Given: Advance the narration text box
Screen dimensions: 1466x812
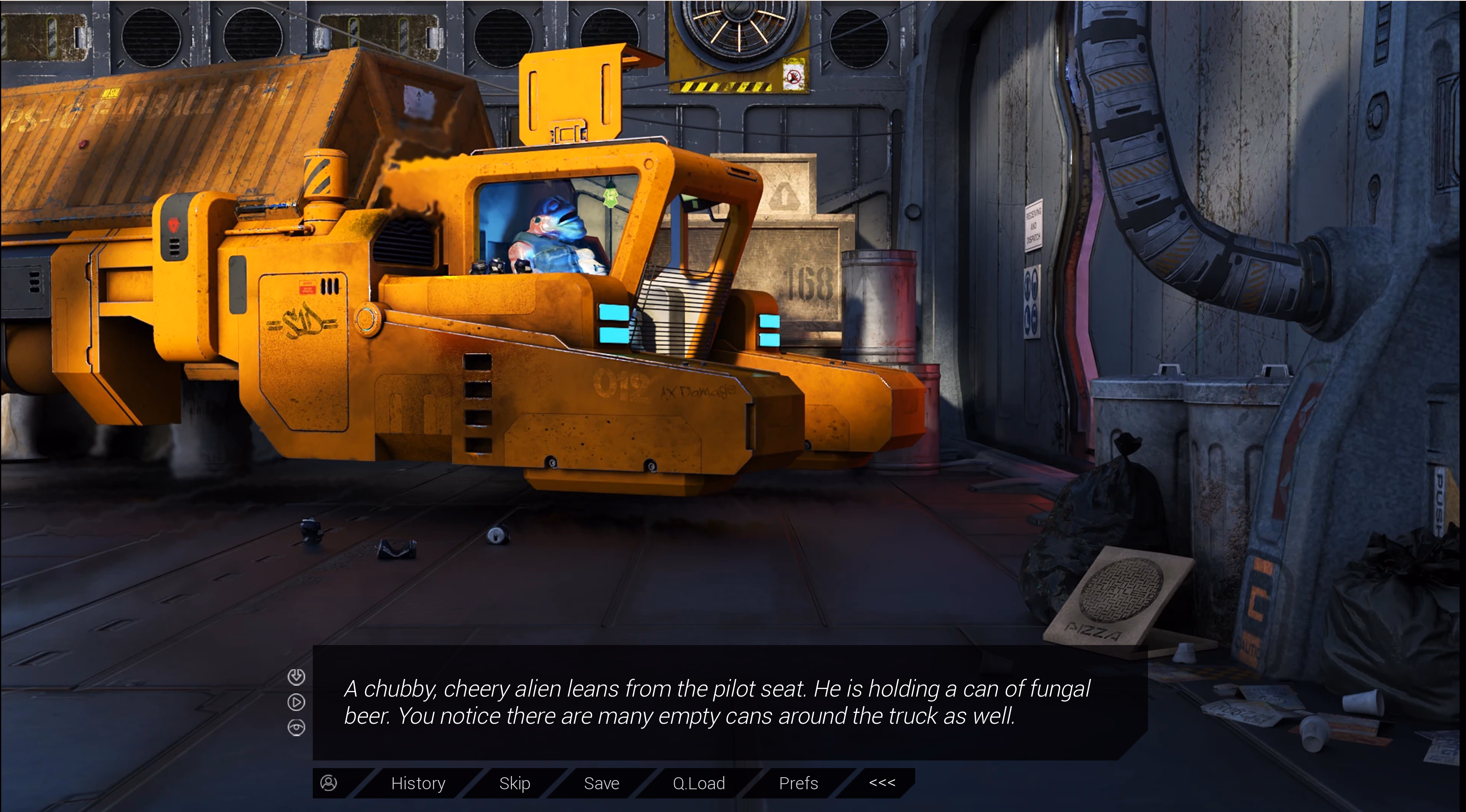Looking at the screenshot, I should (x=717, y=702).
